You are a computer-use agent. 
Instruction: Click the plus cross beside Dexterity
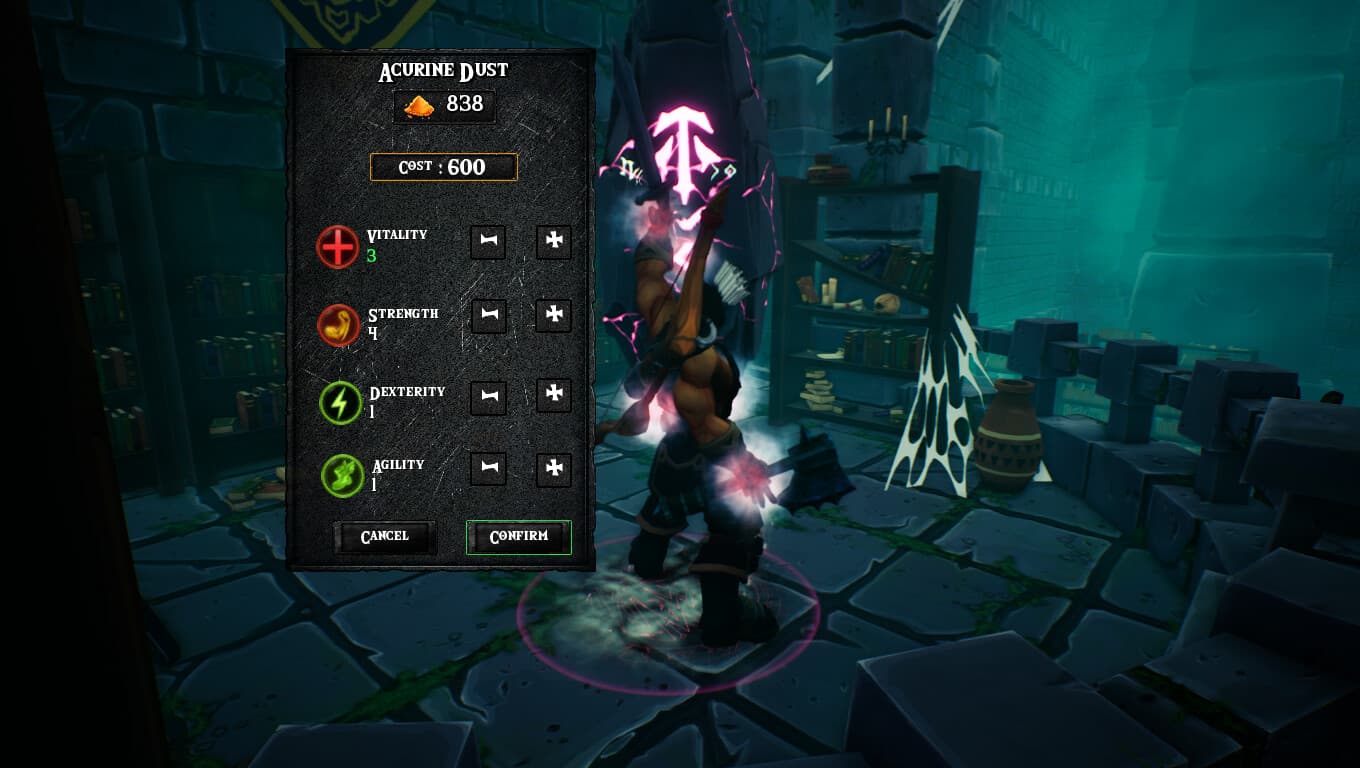pos(553,396)
